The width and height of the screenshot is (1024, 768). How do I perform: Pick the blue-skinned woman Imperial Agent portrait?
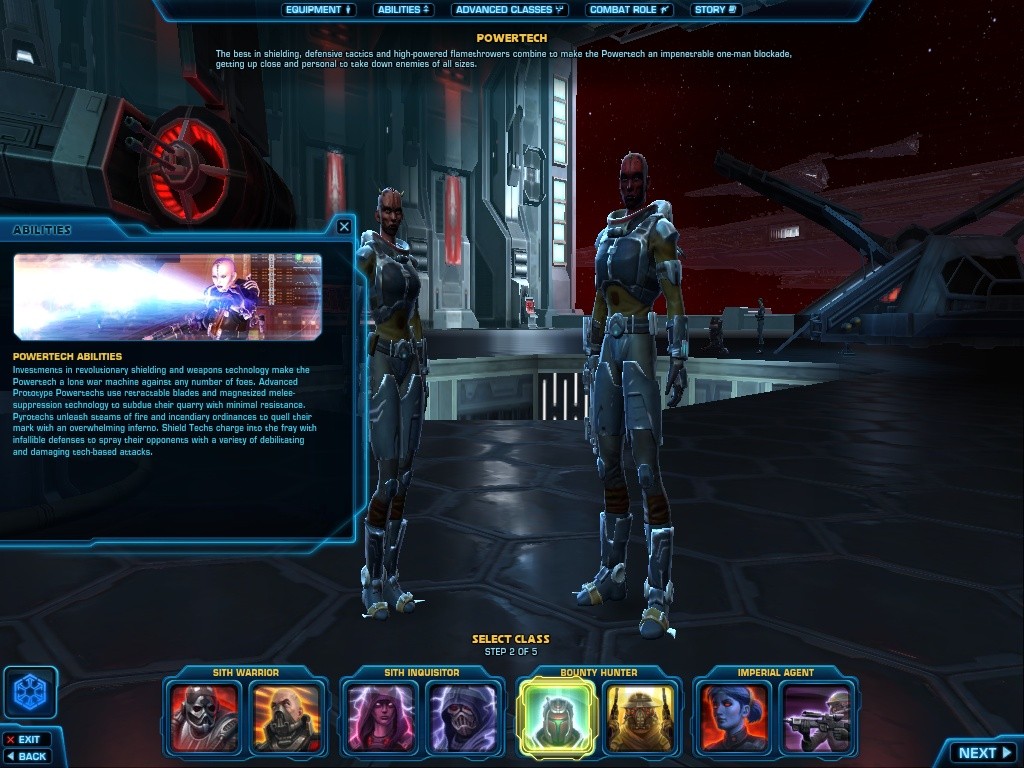tap(734, 716)
